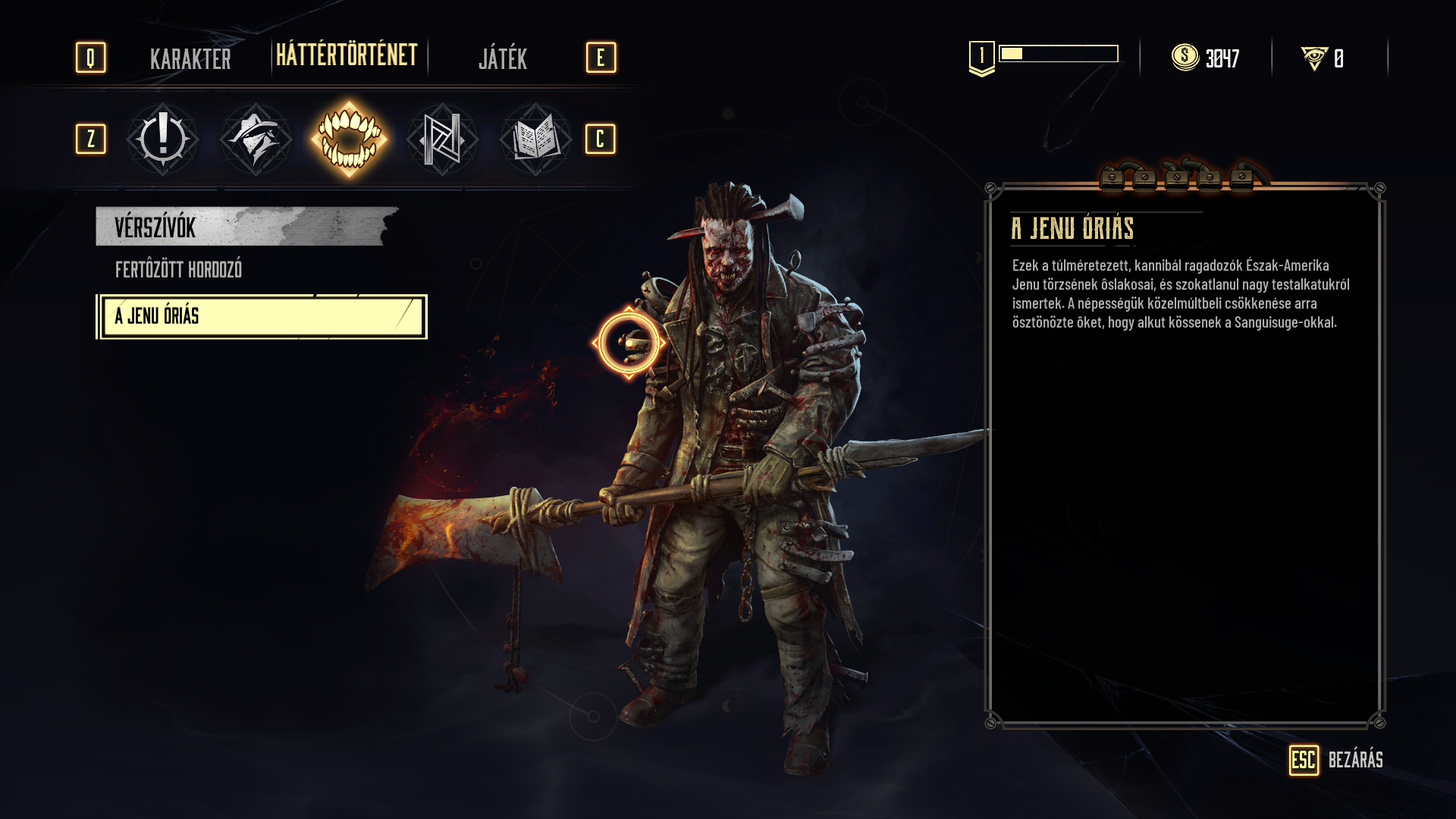Select the exclamation mark category icon

(162, 140)
